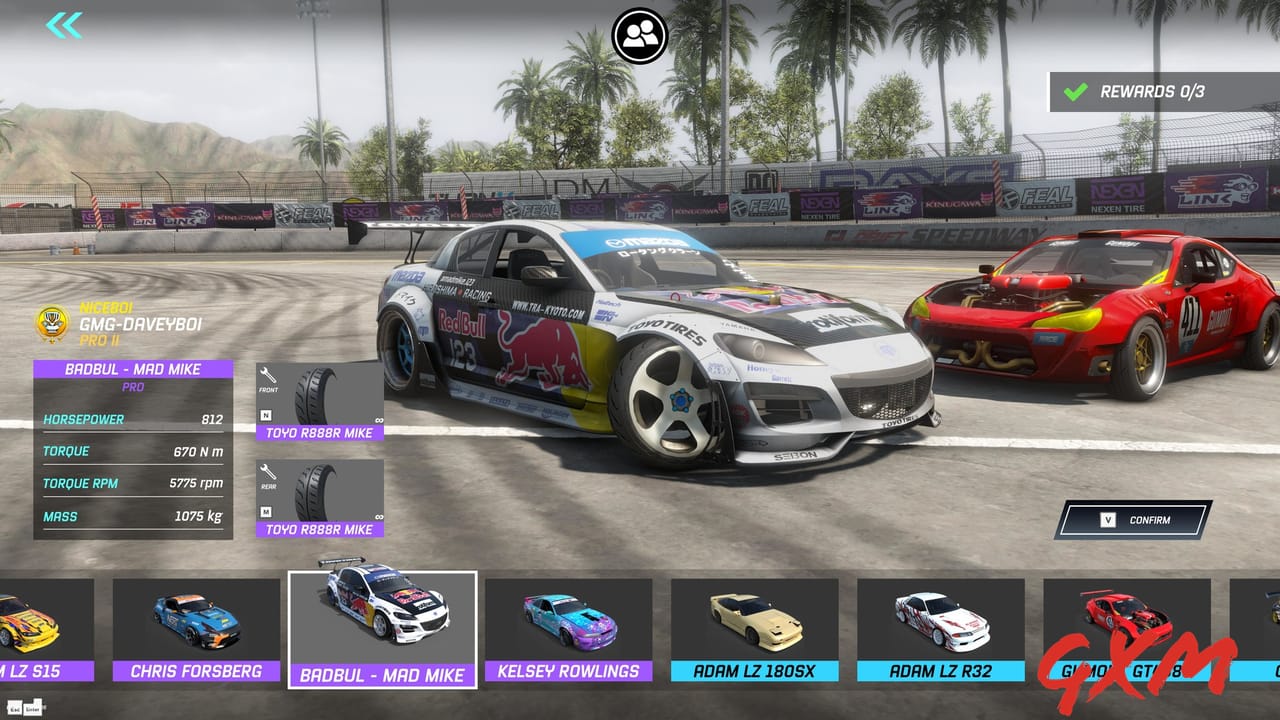
Task: Click the infinity icon on the front Toyo tire
Action: (379, 420)
